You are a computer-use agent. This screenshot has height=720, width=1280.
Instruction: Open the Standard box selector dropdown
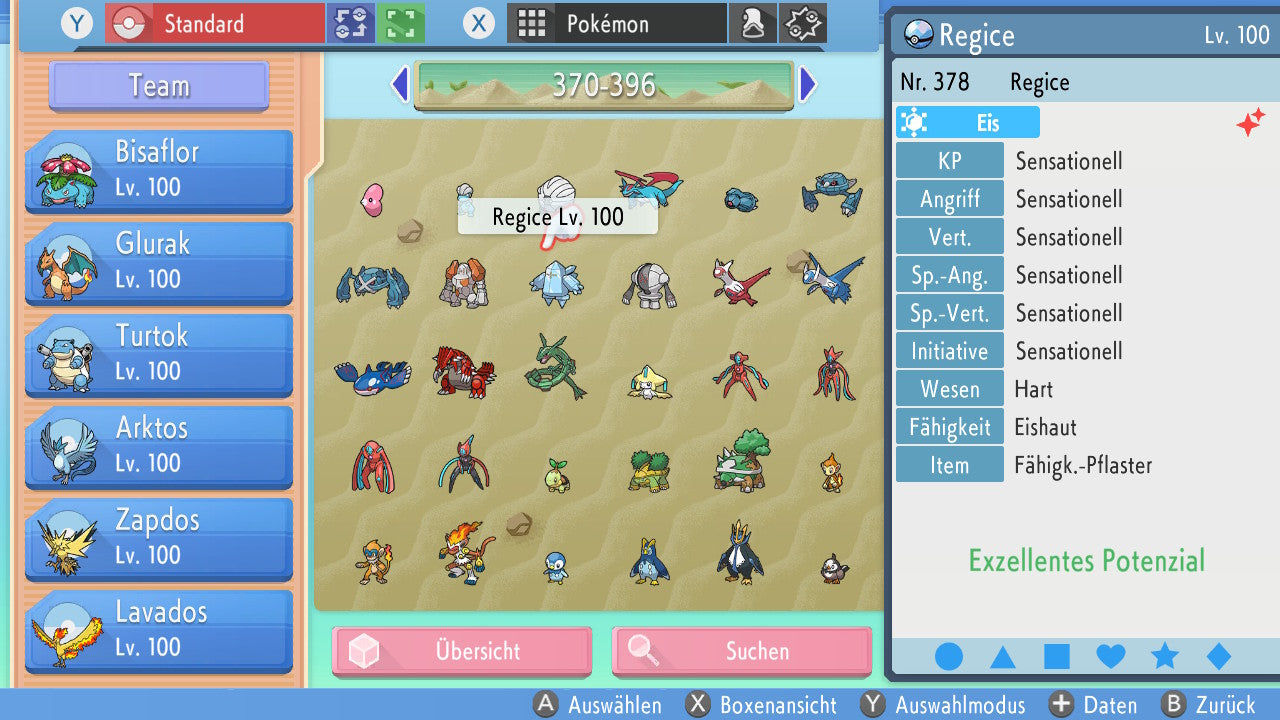tap(214, 23)
